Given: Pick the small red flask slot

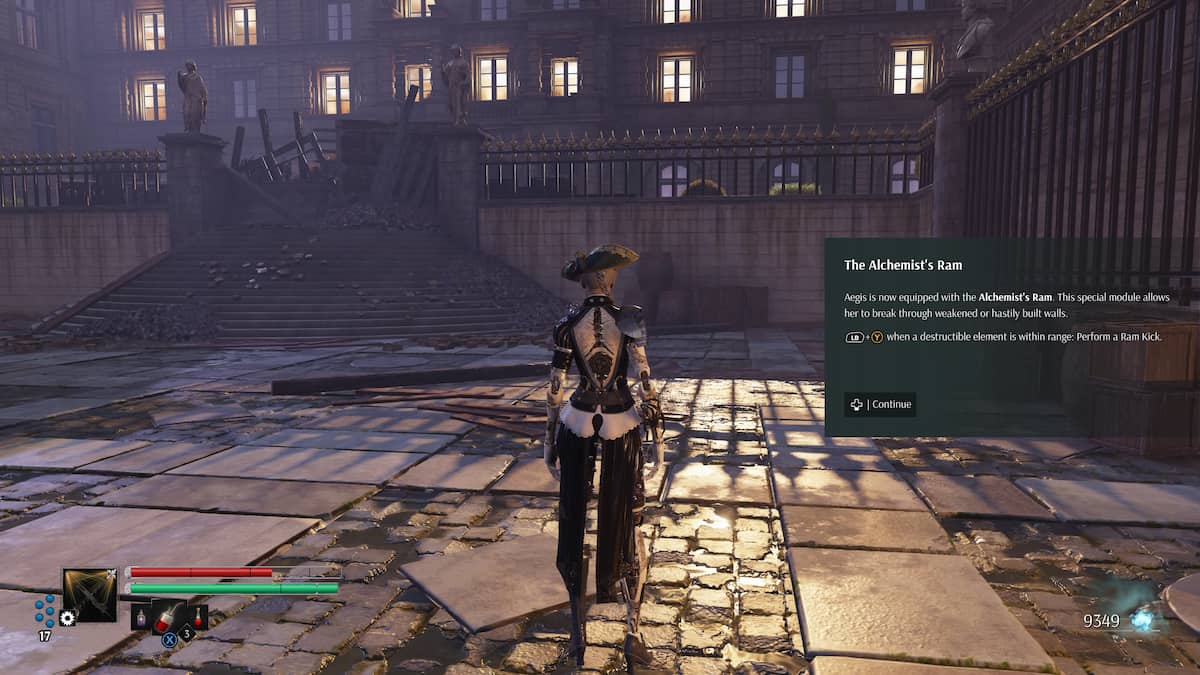Looking at the screenshot, I should pyautogui.click(x=198, y=616).
